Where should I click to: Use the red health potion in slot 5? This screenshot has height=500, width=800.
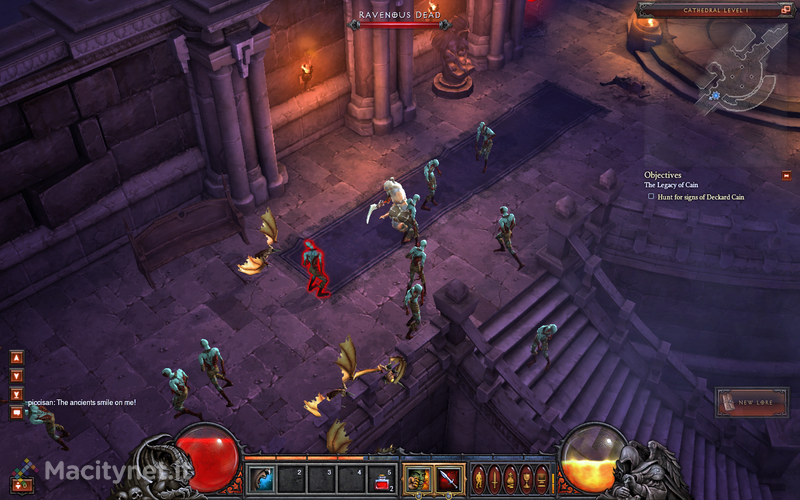[x=380, y=477]
